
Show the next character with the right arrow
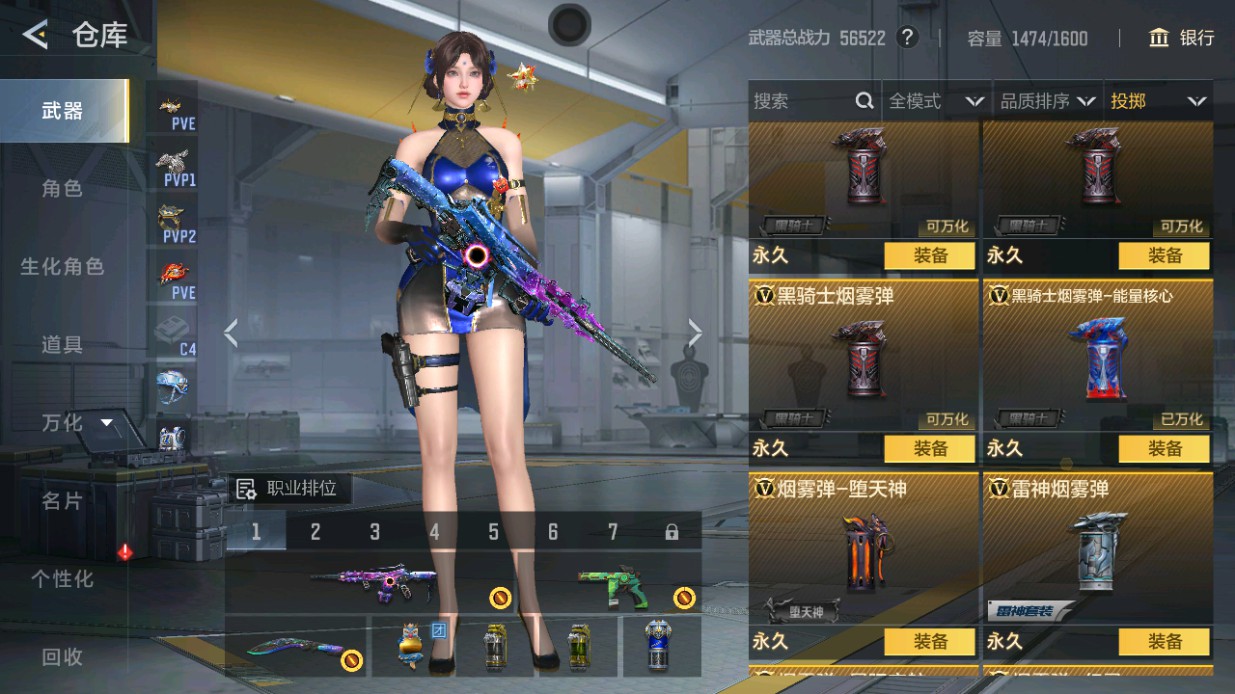pos(695,333)
